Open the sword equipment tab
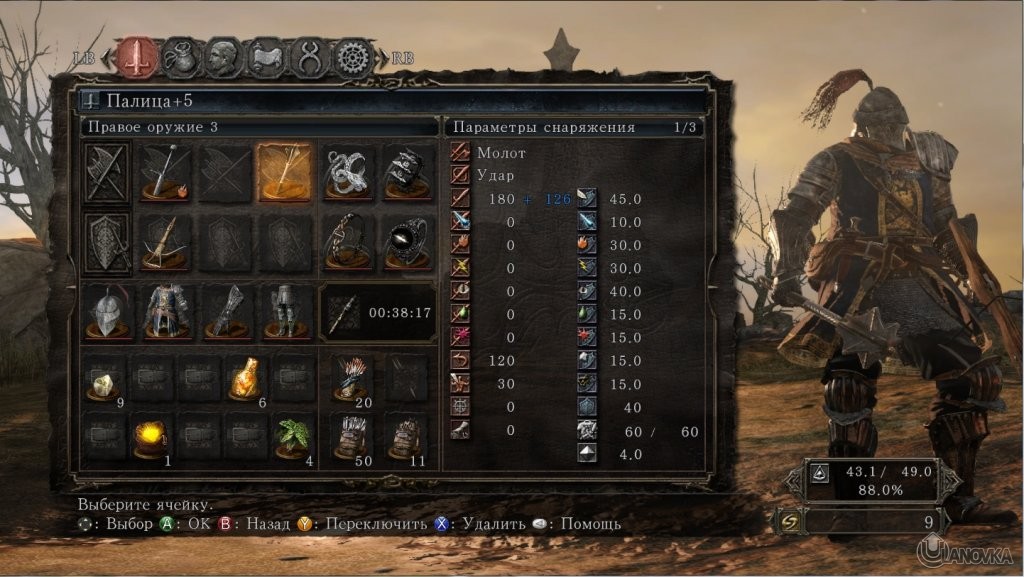 click(x=139, y=57)
